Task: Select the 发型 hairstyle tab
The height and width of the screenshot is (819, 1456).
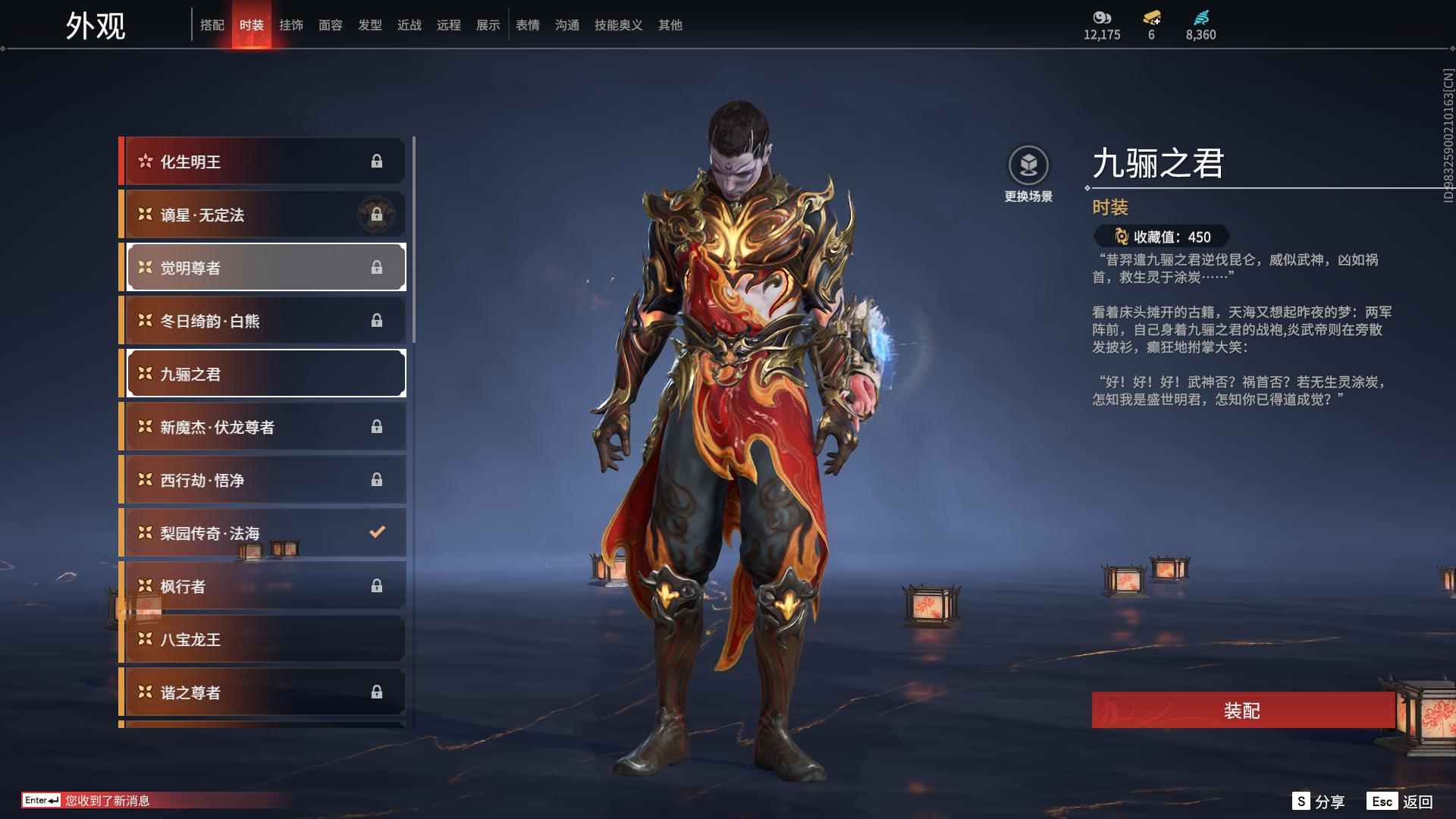Action: (370, 25)
